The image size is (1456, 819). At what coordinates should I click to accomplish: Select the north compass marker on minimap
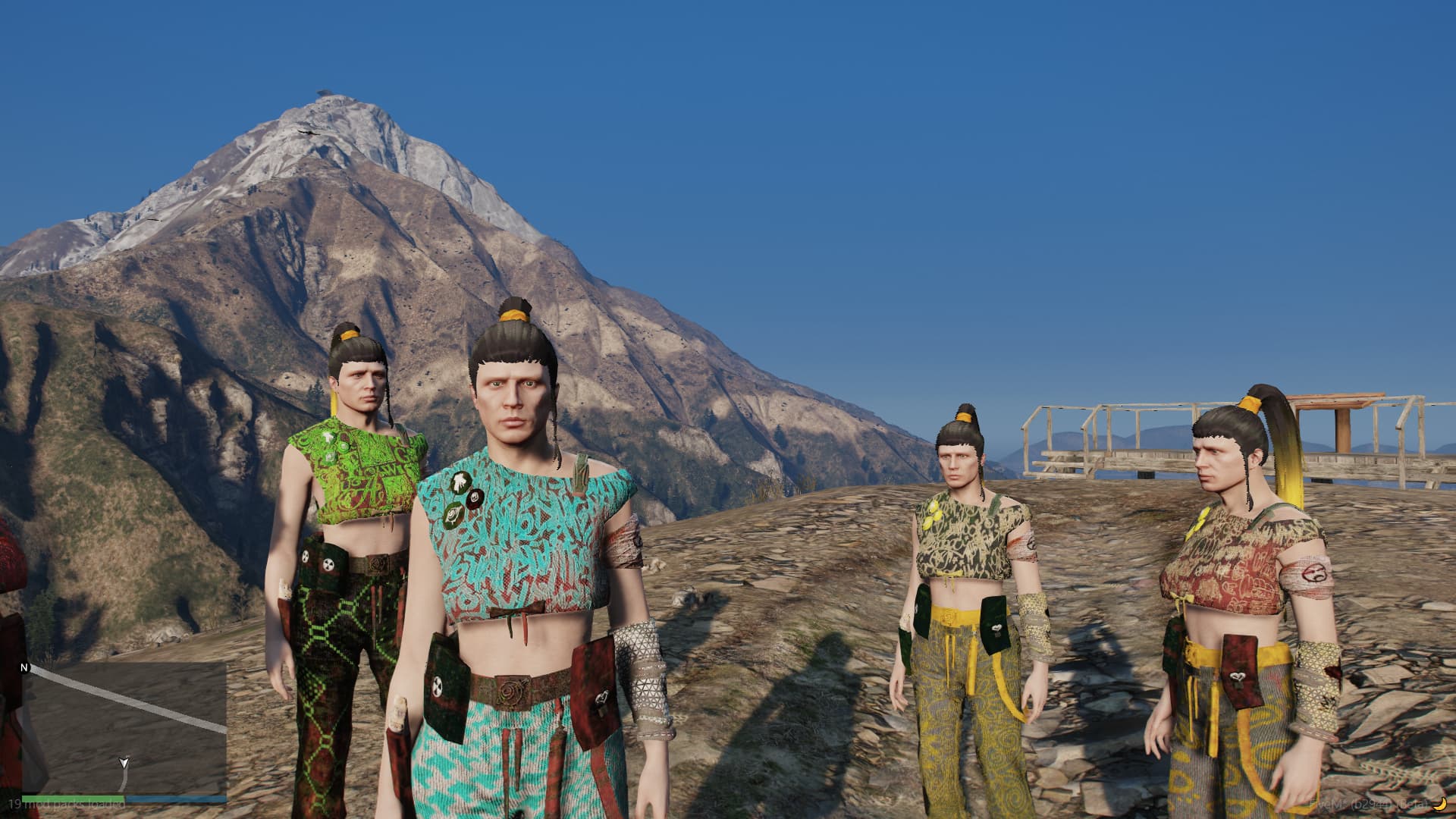(25, 668)
